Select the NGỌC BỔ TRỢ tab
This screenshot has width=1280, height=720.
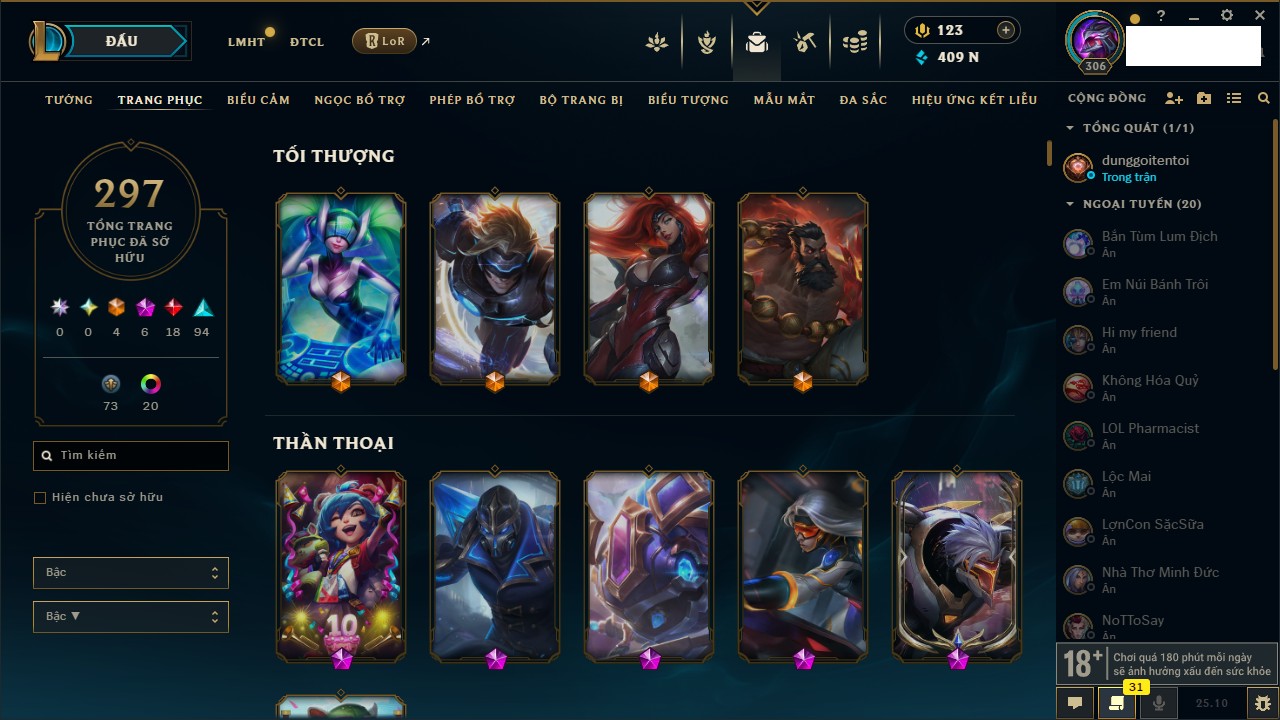[x=359, y=100]
